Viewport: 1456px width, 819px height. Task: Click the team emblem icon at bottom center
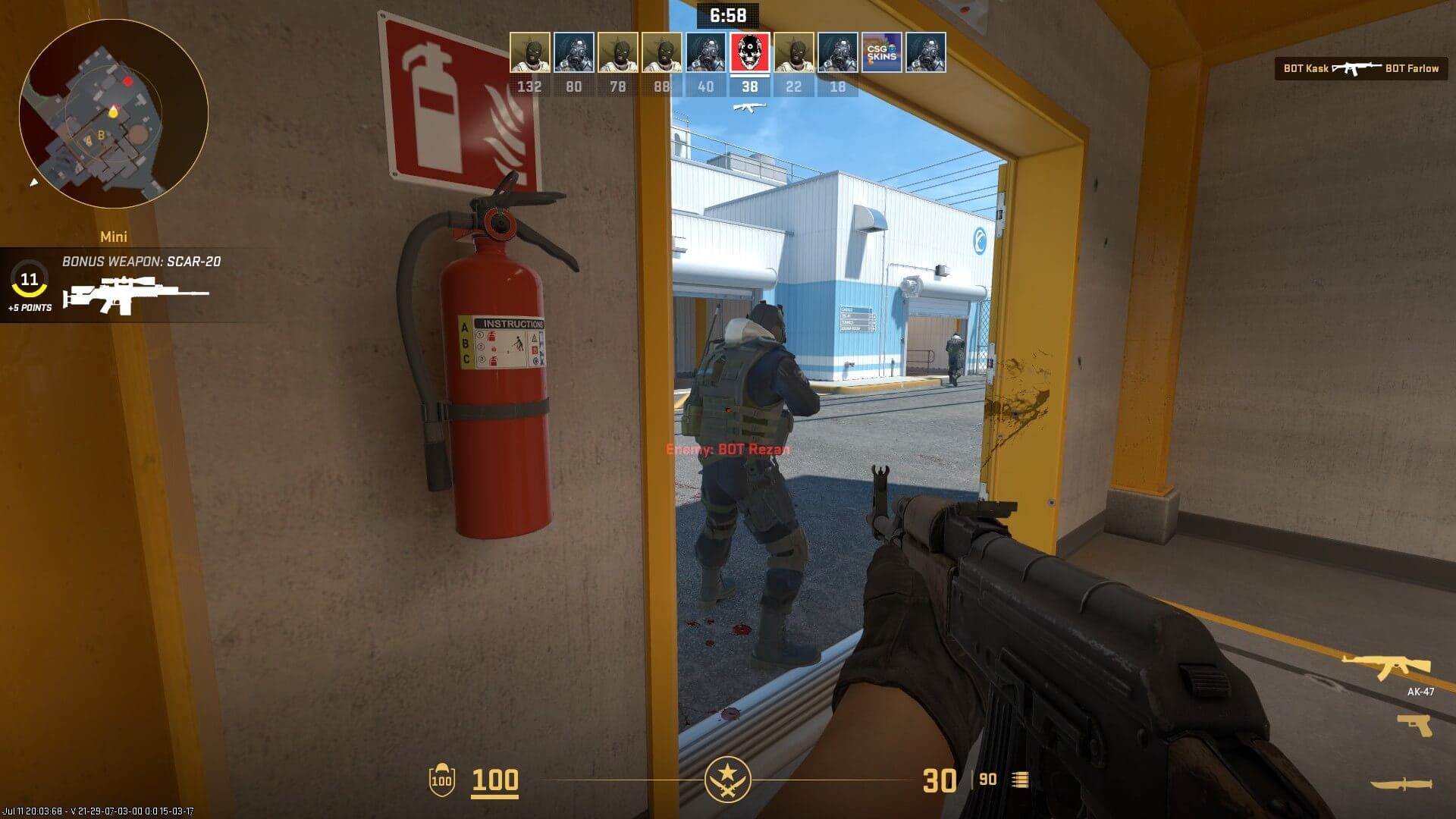tap(728, 778)
